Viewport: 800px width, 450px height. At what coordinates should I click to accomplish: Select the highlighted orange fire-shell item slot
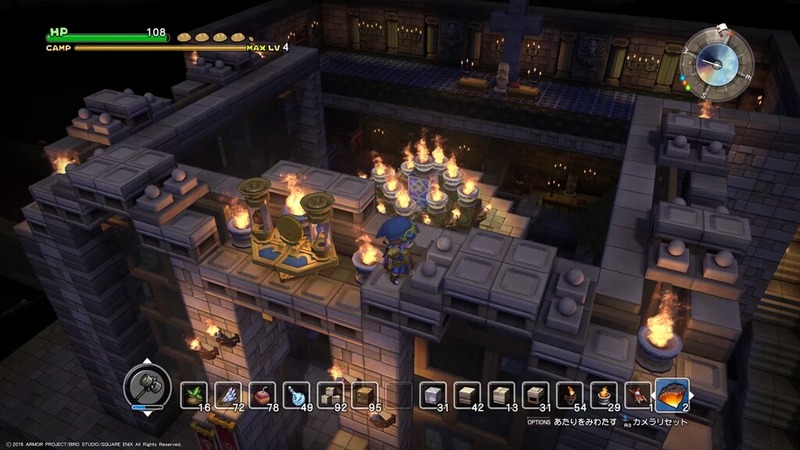tap(673, 393)
